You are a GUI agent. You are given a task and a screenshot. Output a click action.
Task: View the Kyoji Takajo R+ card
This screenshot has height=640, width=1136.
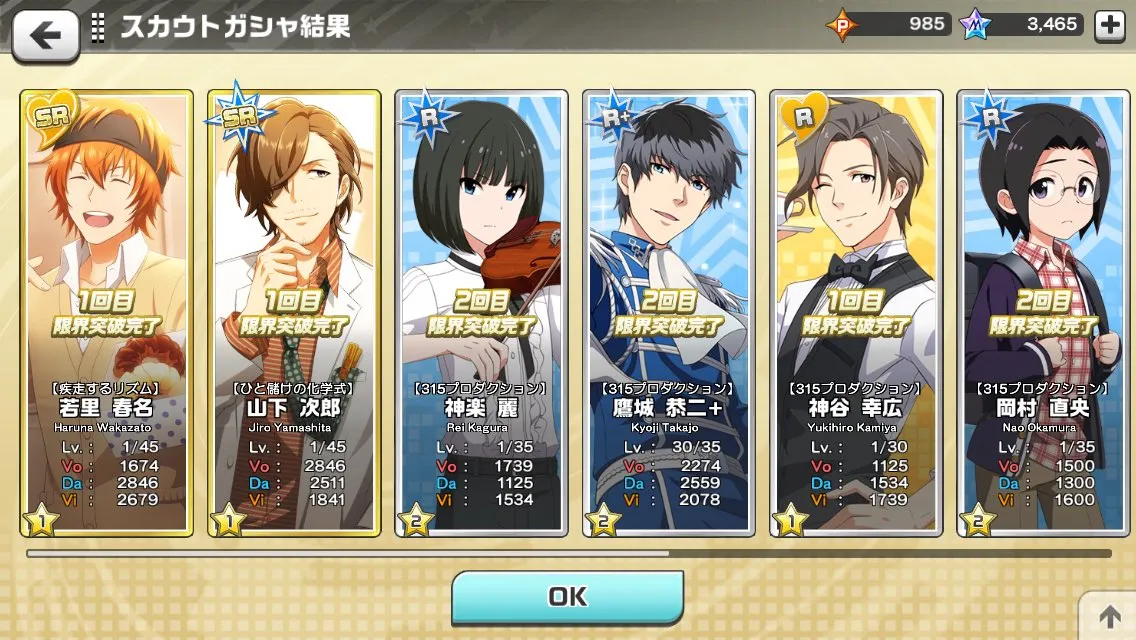point(669,312)
